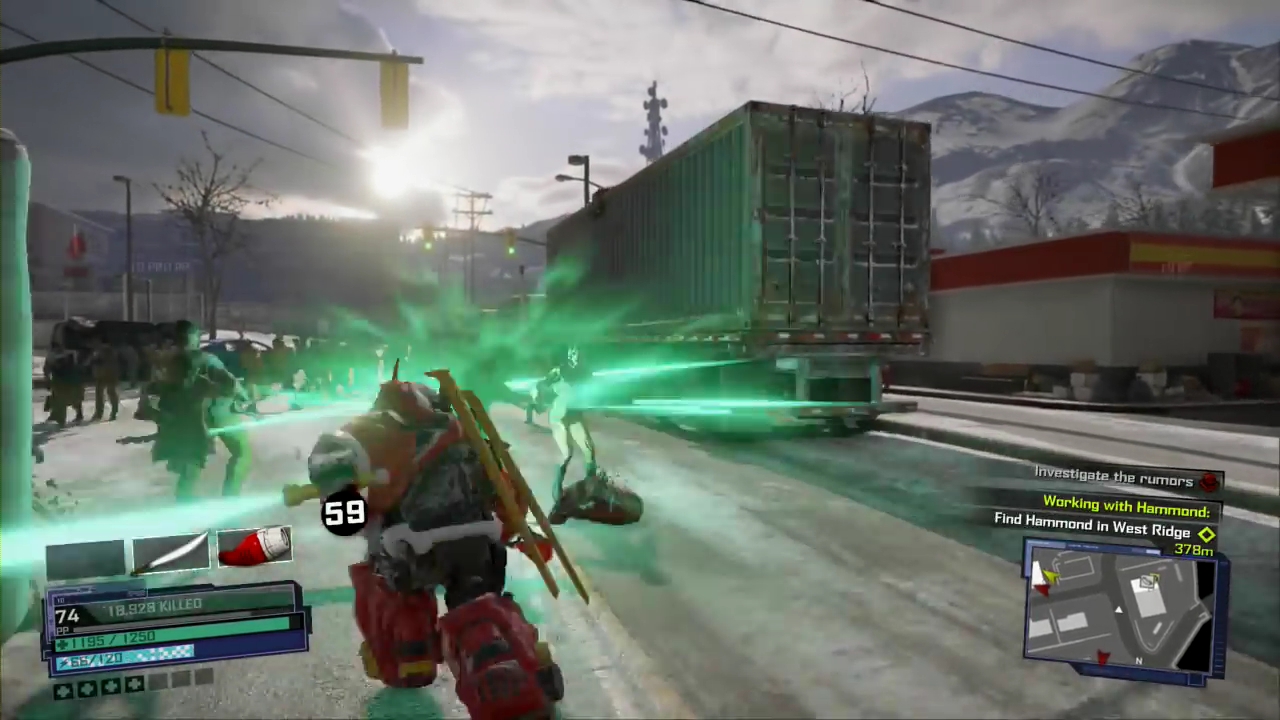This screenshot has width=1280, height=720.
Task: Click the lightning stamina icon near 66/120
Action: 62,662
